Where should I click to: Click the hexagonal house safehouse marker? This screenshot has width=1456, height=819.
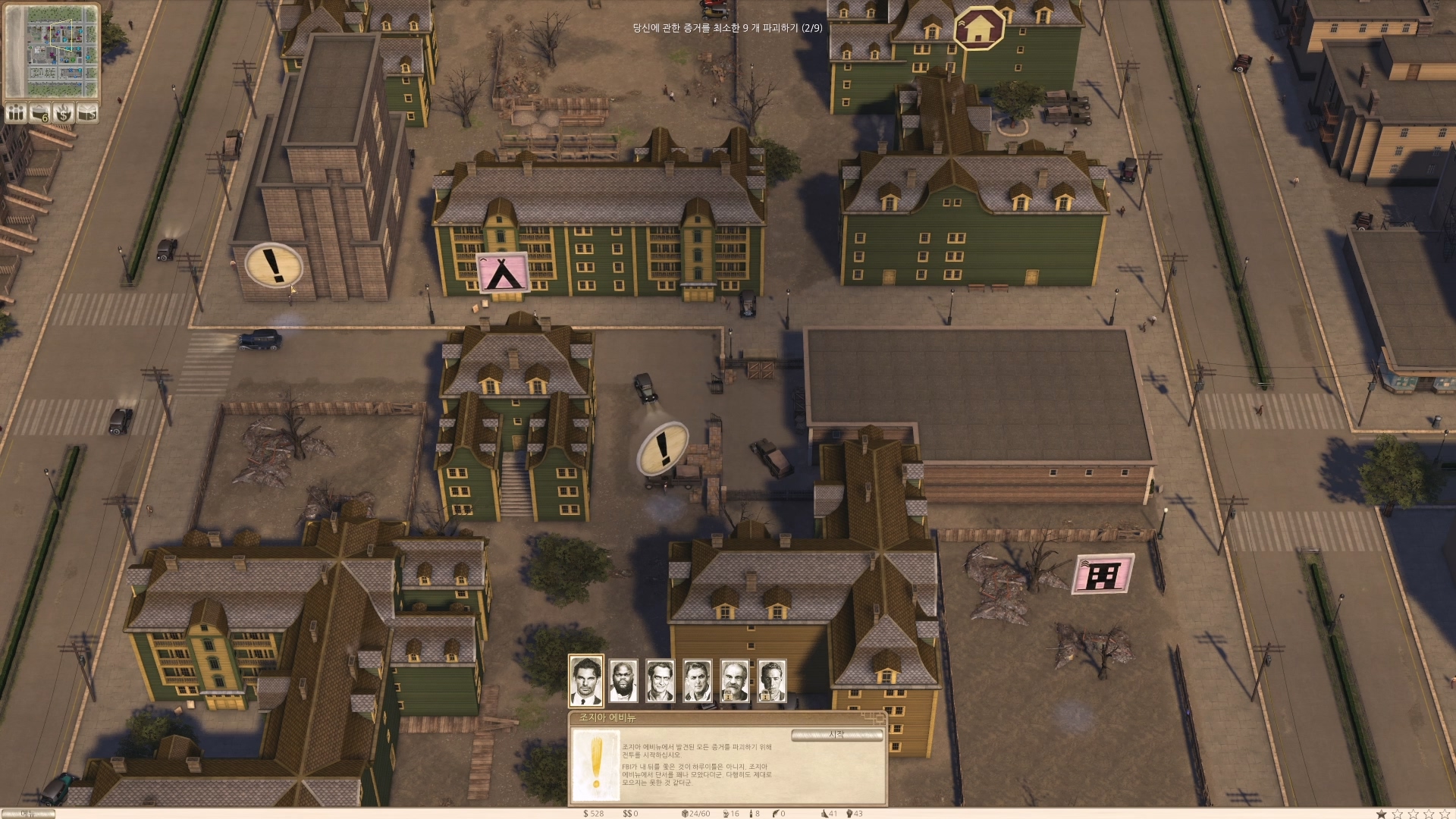979,28
